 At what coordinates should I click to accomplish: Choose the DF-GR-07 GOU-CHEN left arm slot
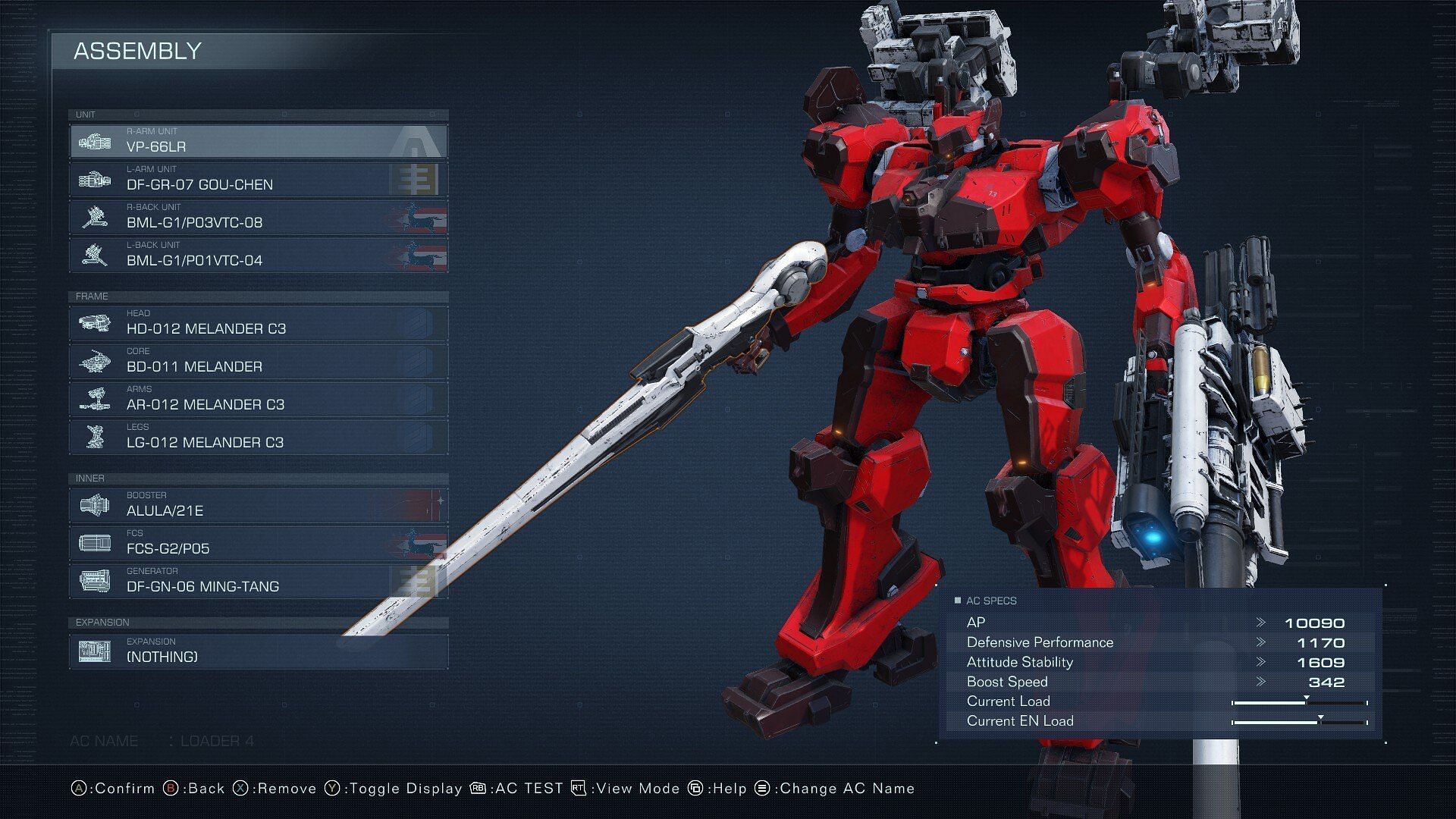(x=258, y=180)
